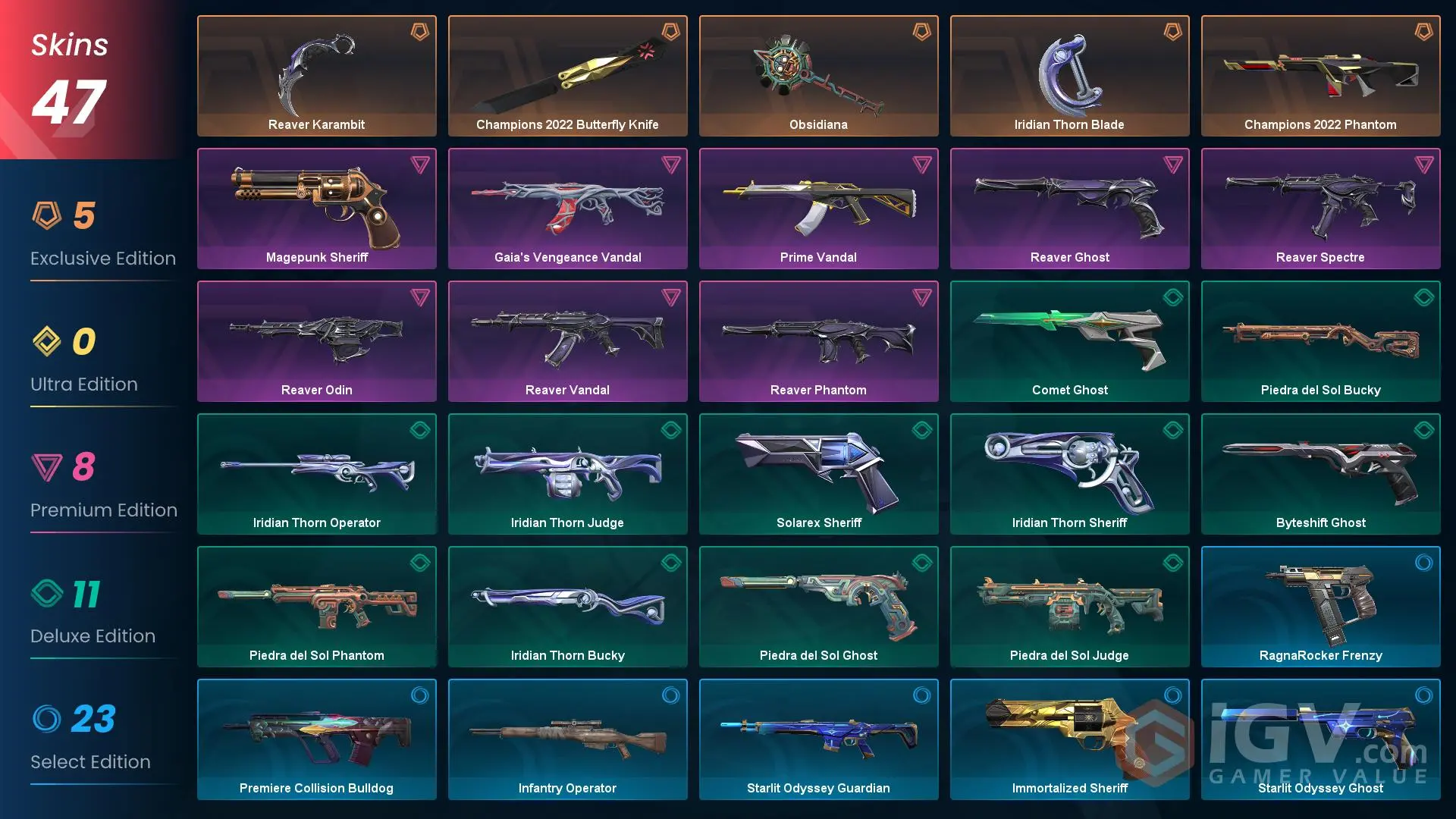Select the Champions 2022 Phantom thumbnail

click(1319, 75)
